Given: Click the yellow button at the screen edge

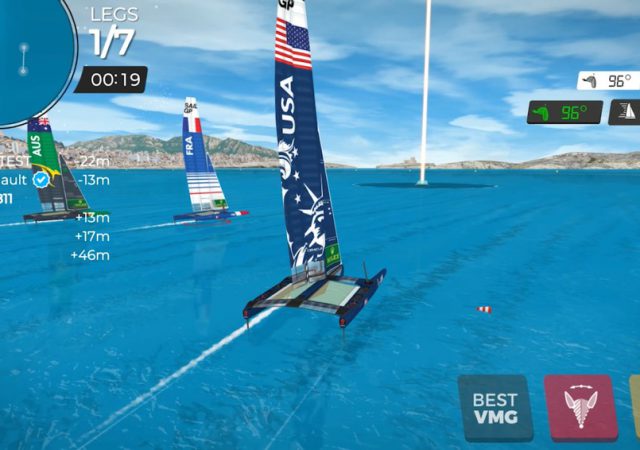Looking at the screenshot, I should [635, 408].
